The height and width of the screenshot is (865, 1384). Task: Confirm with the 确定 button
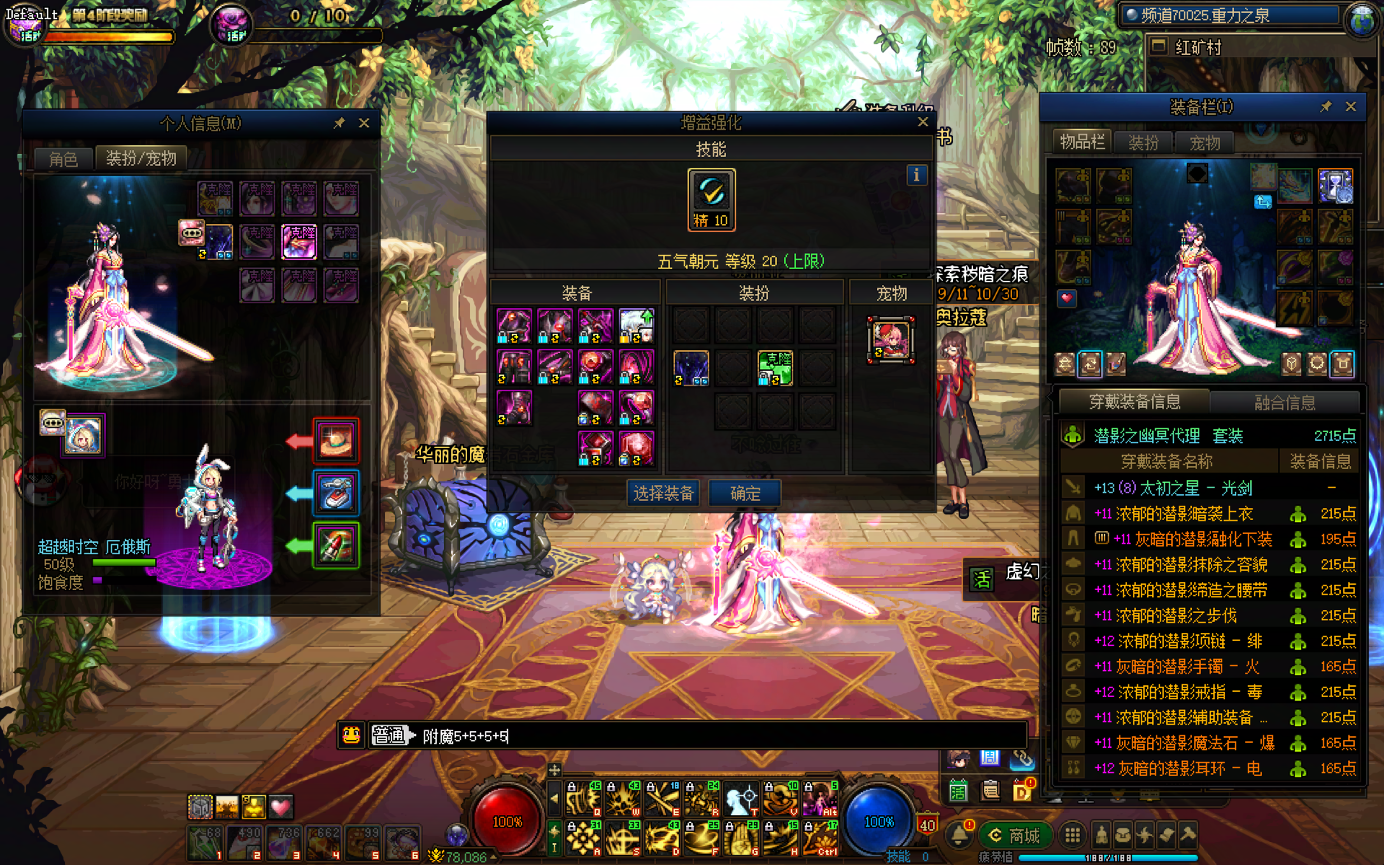[x=745, y=493]
